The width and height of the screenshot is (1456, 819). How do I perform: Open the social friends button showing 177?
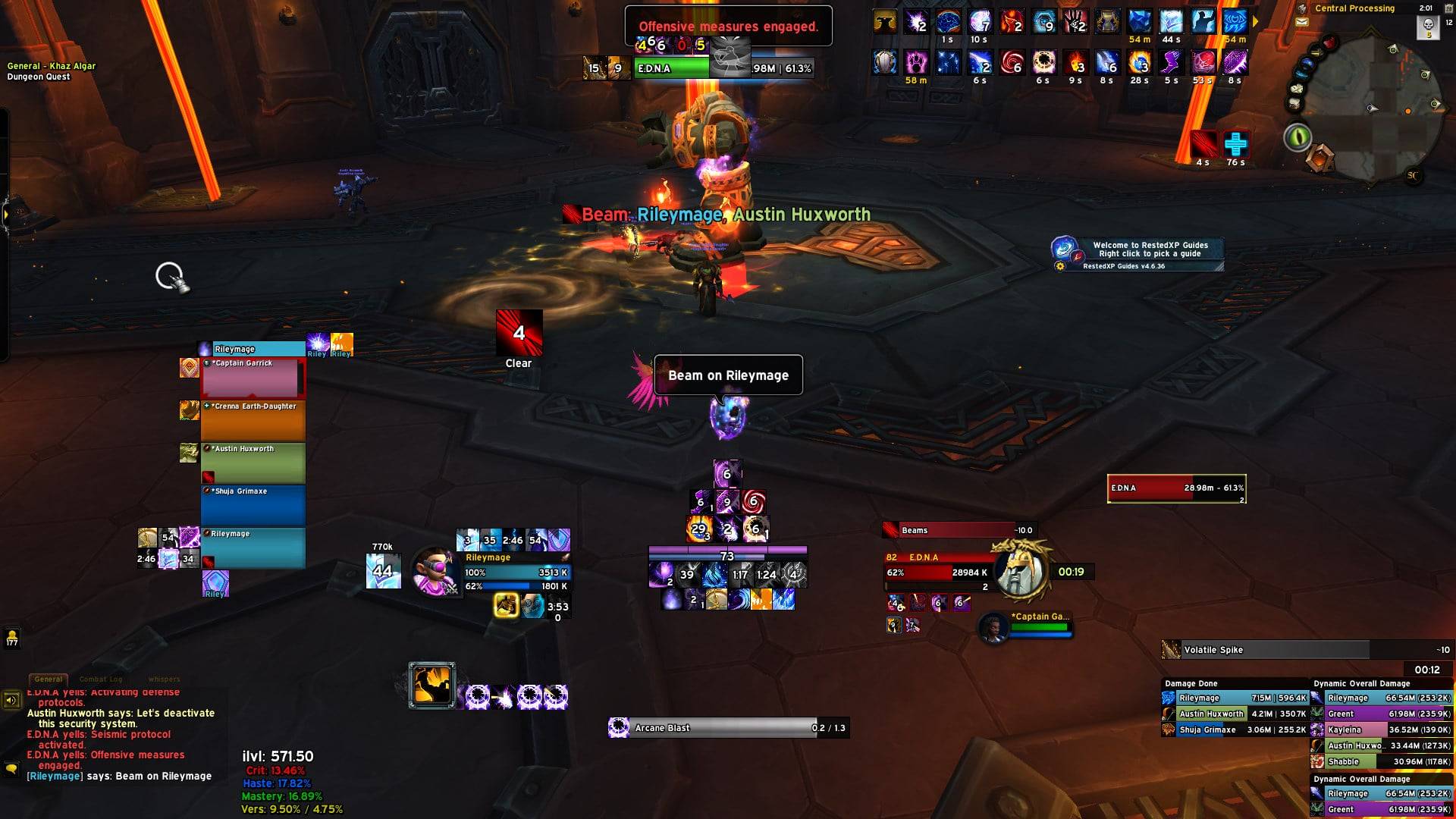click(12, 638)
